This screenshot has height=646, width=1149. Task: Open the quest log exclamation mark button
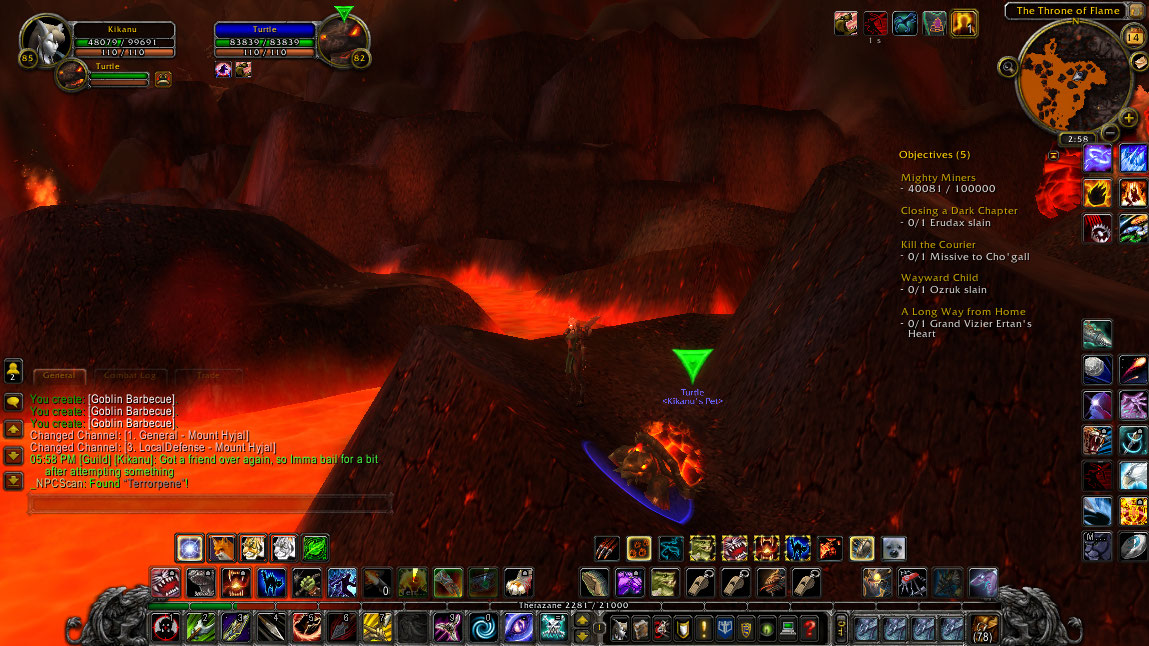pyautogui.click(x=703, y=628)
